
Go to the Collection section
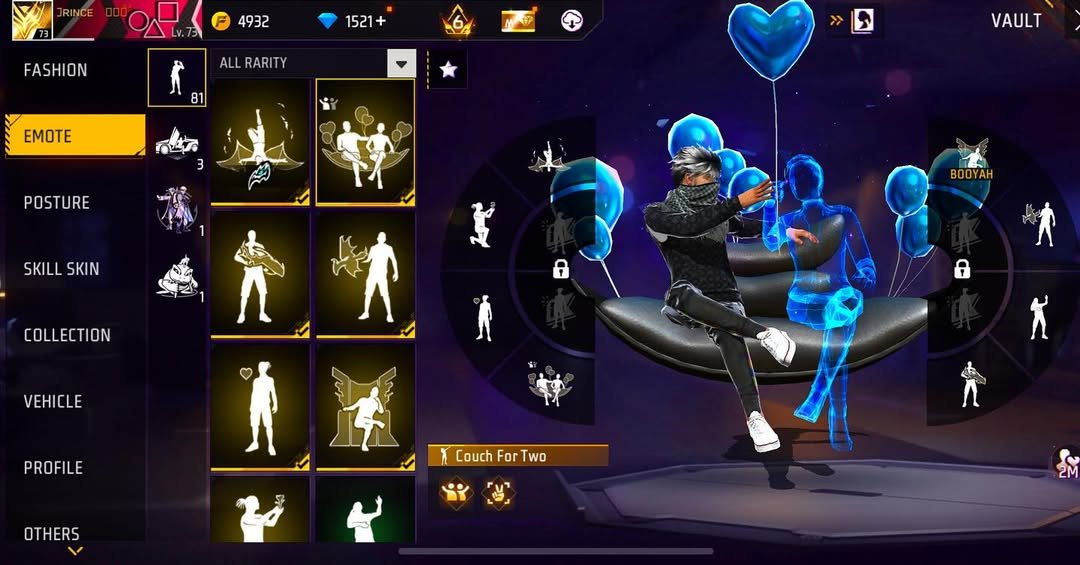pos(67,335)
